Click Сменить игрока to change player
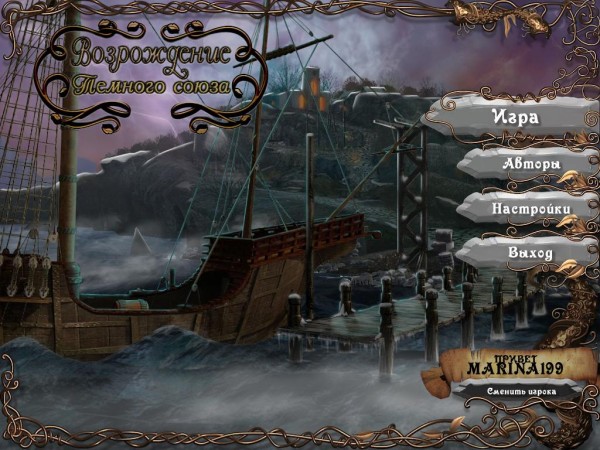600x450 pixels. (x=517, y=391)
